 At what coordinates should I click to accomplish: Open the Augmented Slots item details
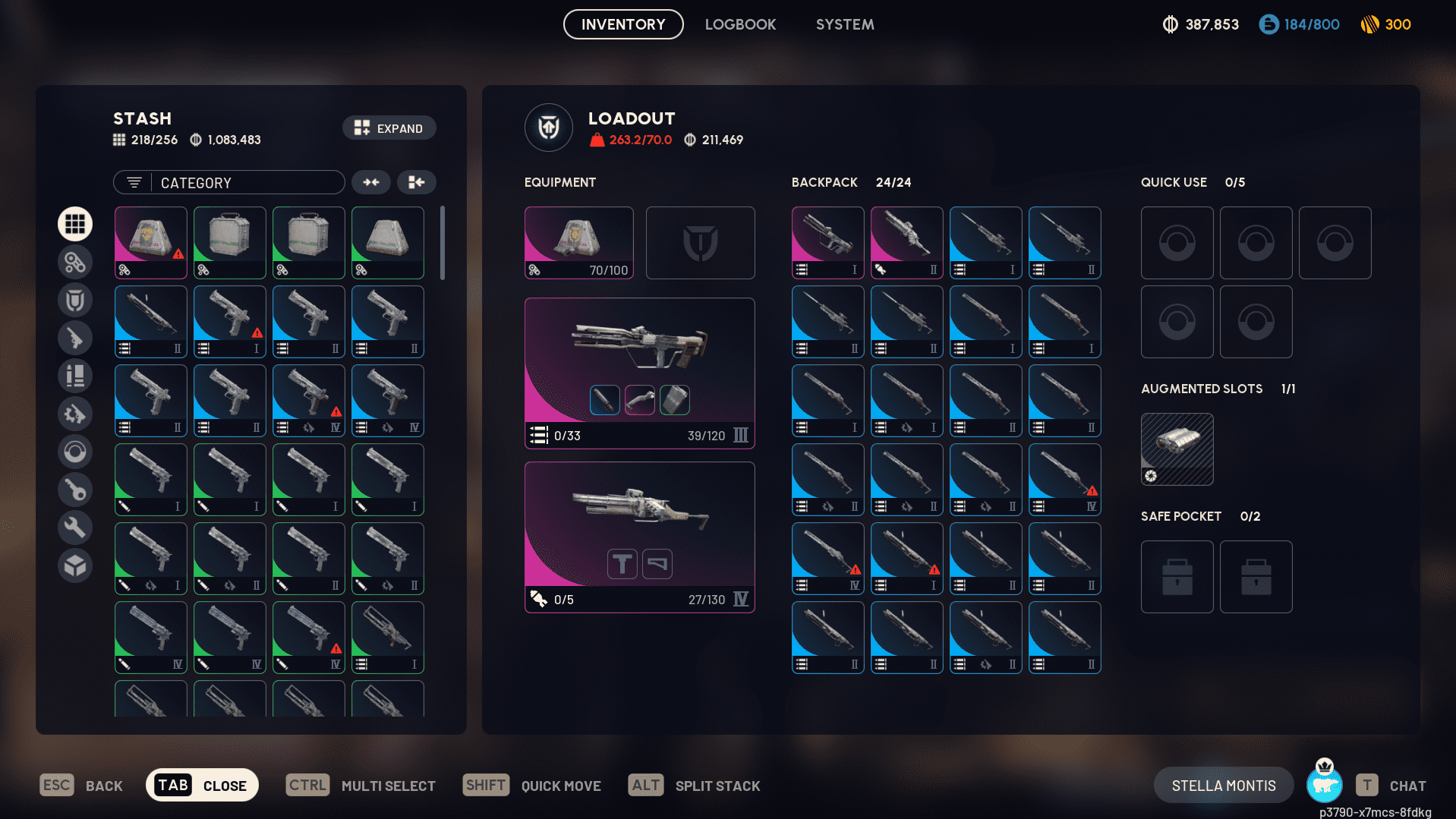1177,449
